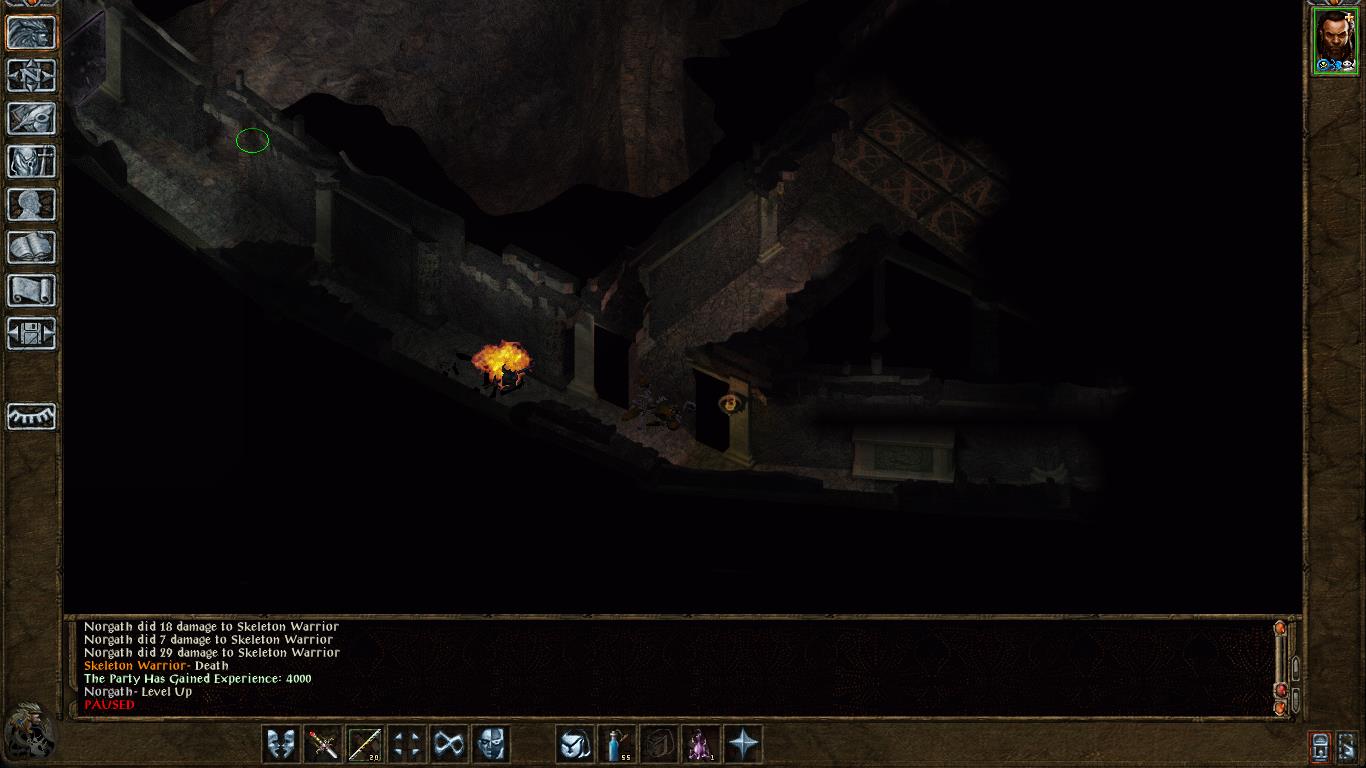The width and height of the screenshot is (1366, 768).
Task: Activate the infinity-symbol ability button
Action: [x=449, y=744]
